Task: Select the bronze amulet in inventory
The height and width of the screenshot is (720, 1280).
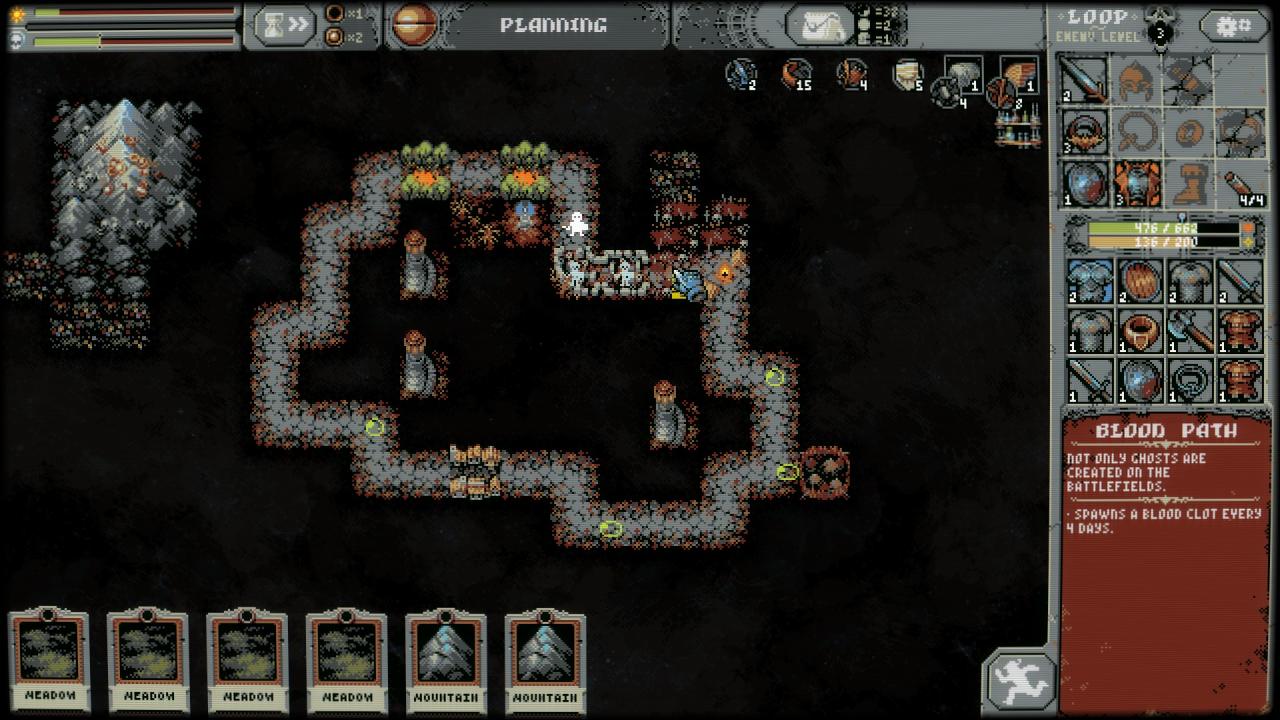Action: [1139, 331]
